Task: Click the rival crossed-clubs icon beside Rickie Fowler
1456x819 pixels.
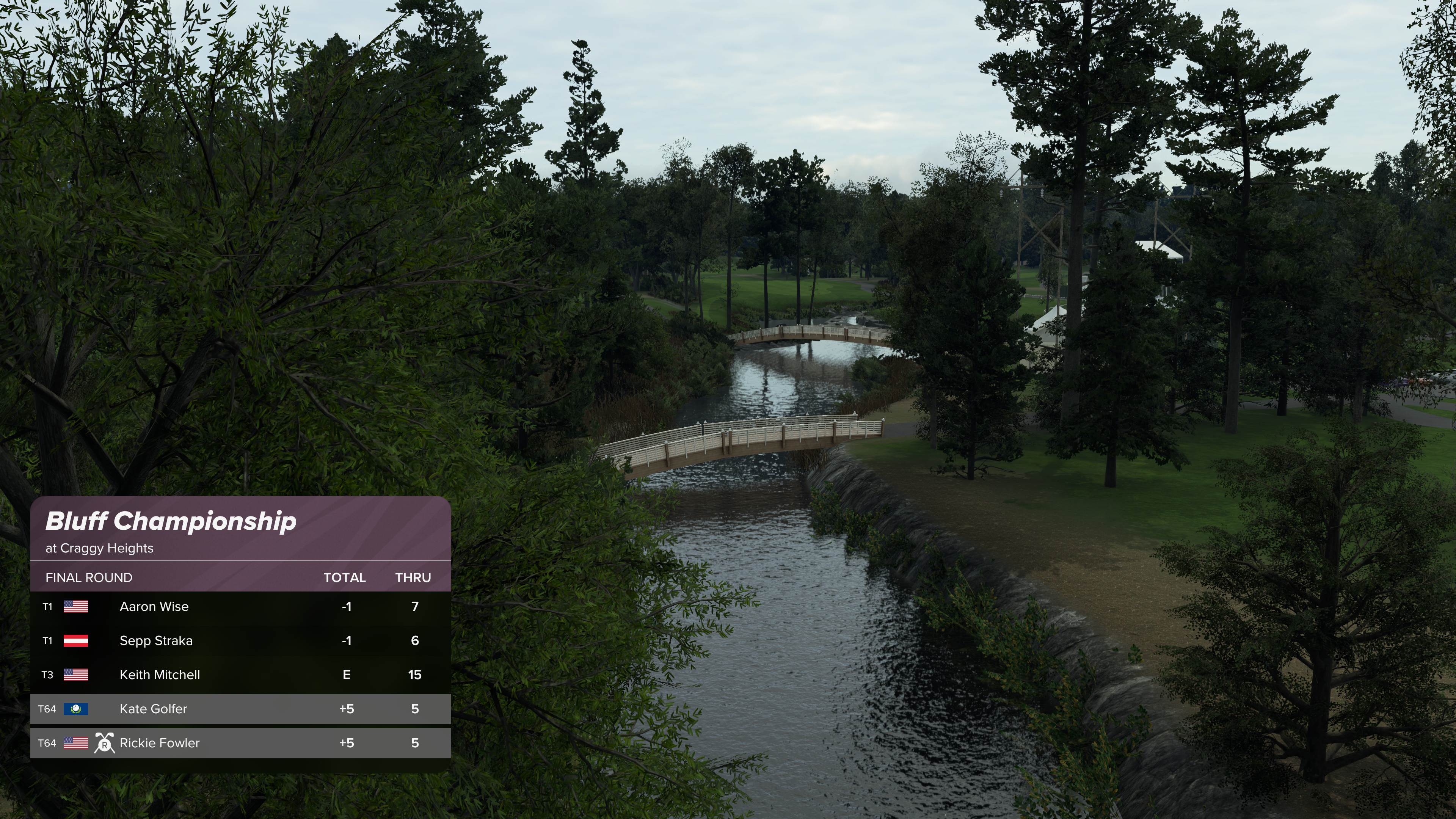Action: (105, 743)
